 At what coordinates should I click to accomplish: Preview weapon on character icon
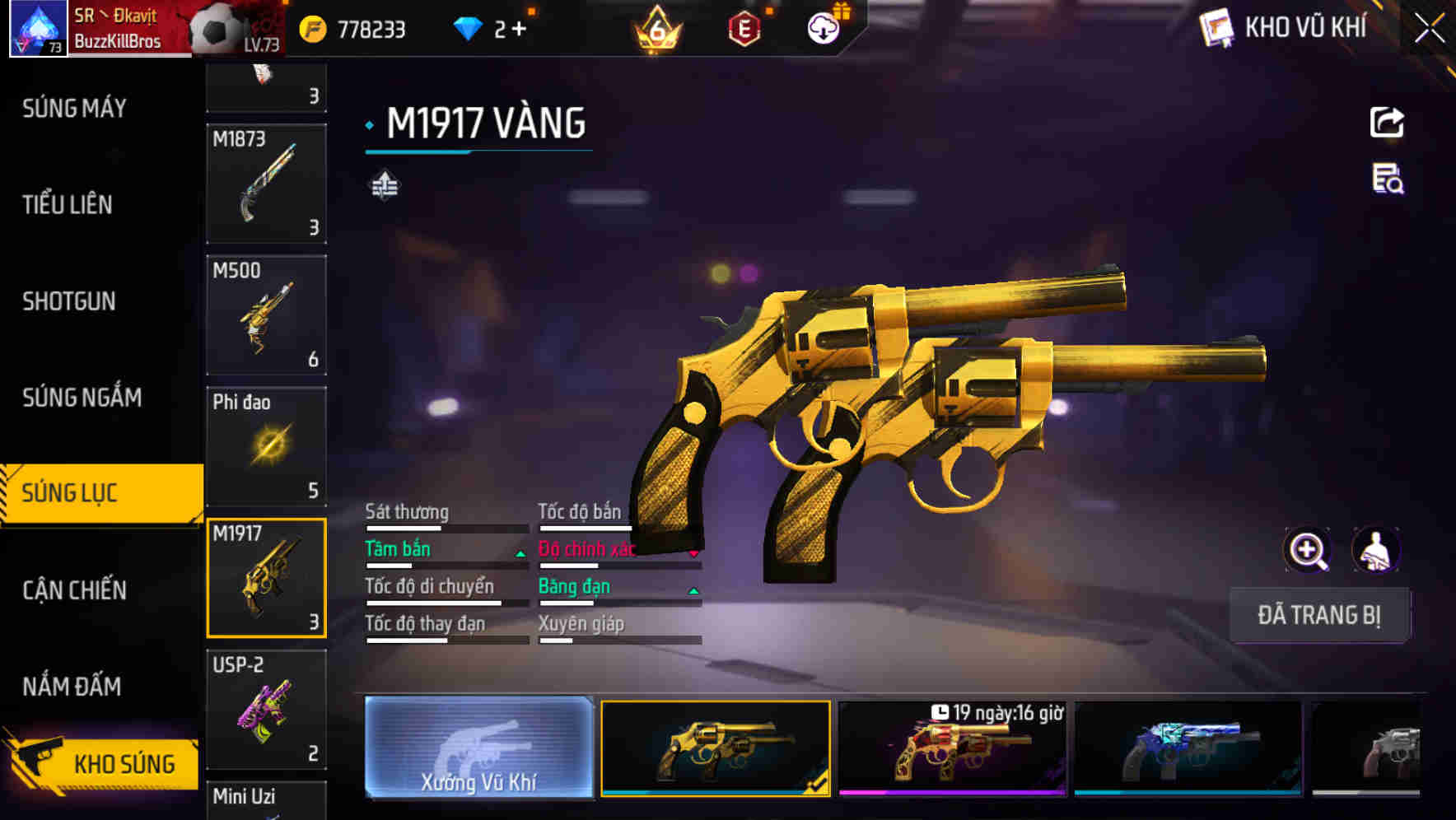pyautogui.click(x=1376, y=550)
